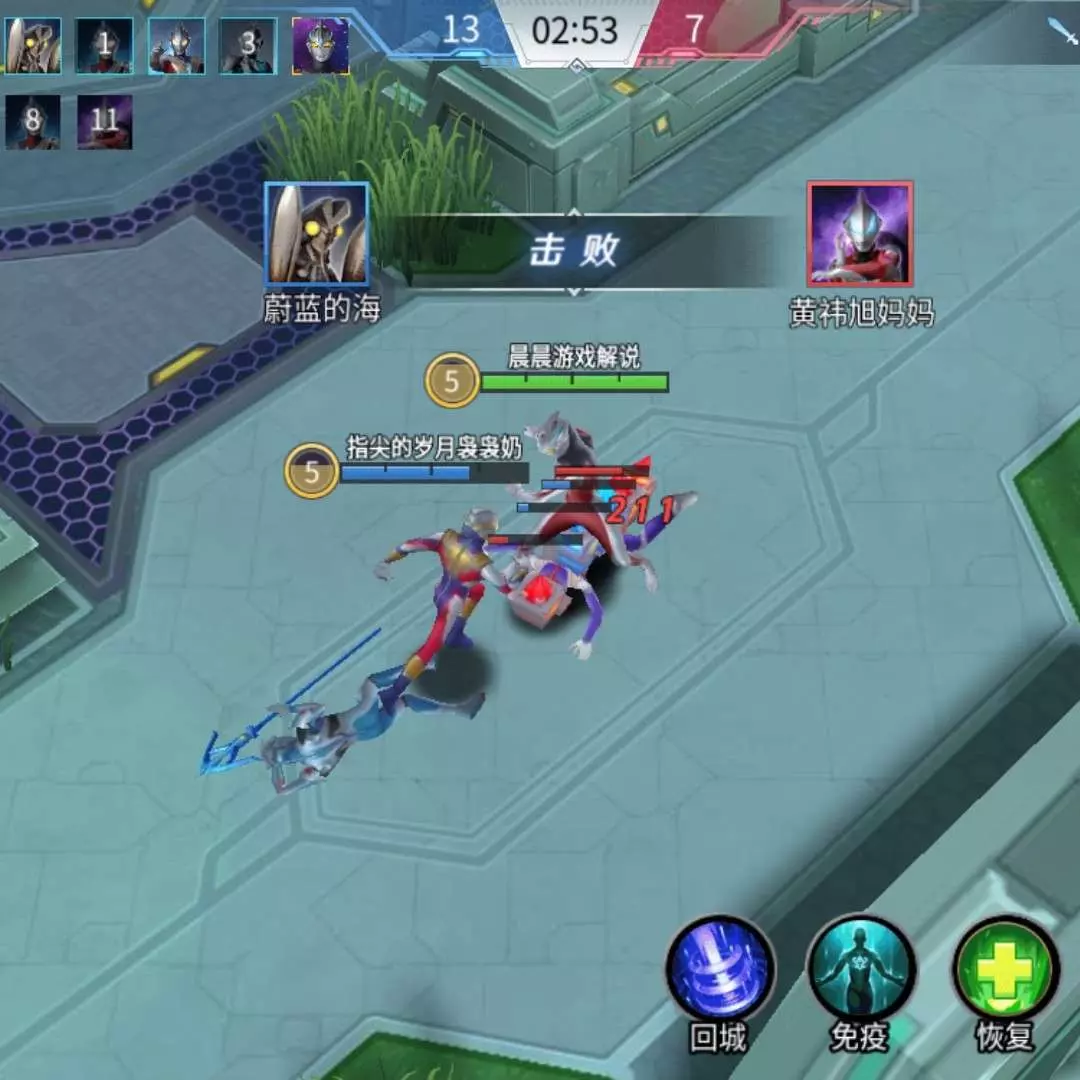Click the blue sword icon in the corner
1080x1080 pixels.
point(1061,31)
